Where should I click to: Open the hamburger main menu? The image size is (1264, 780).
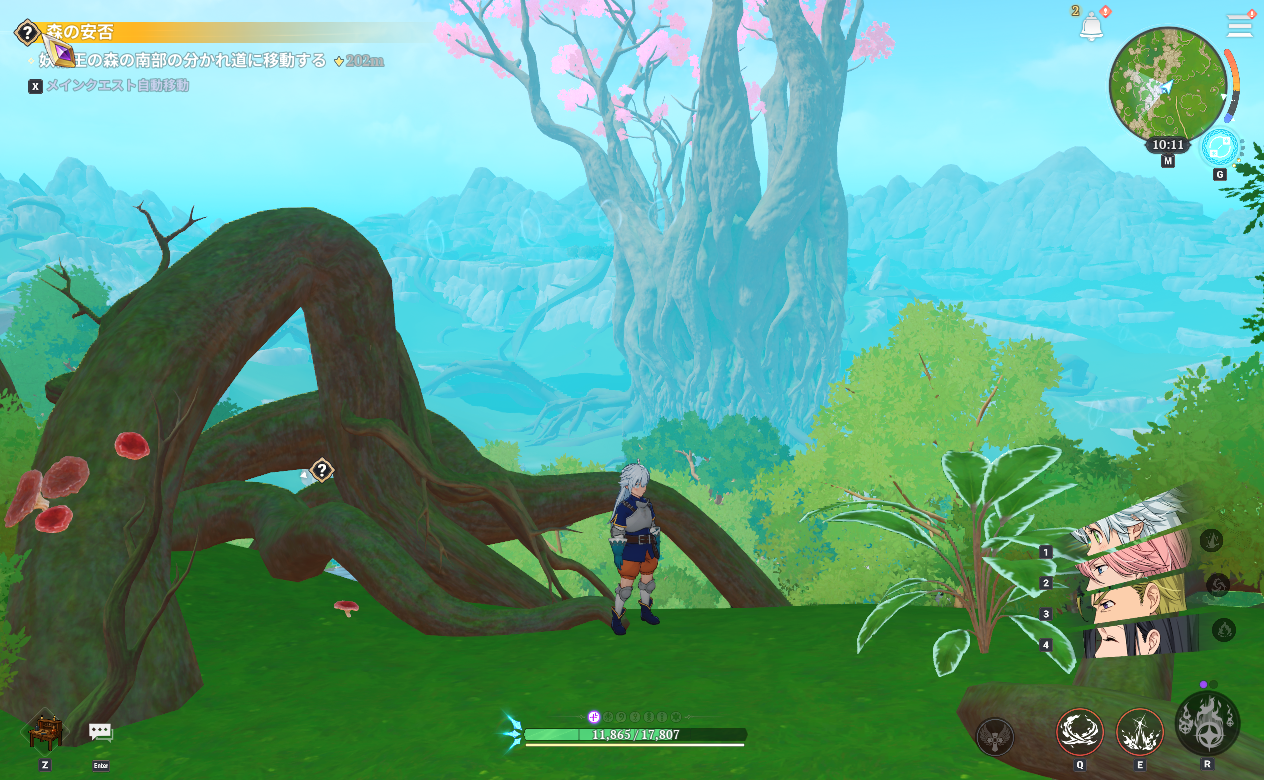[x=1240, y=26]
